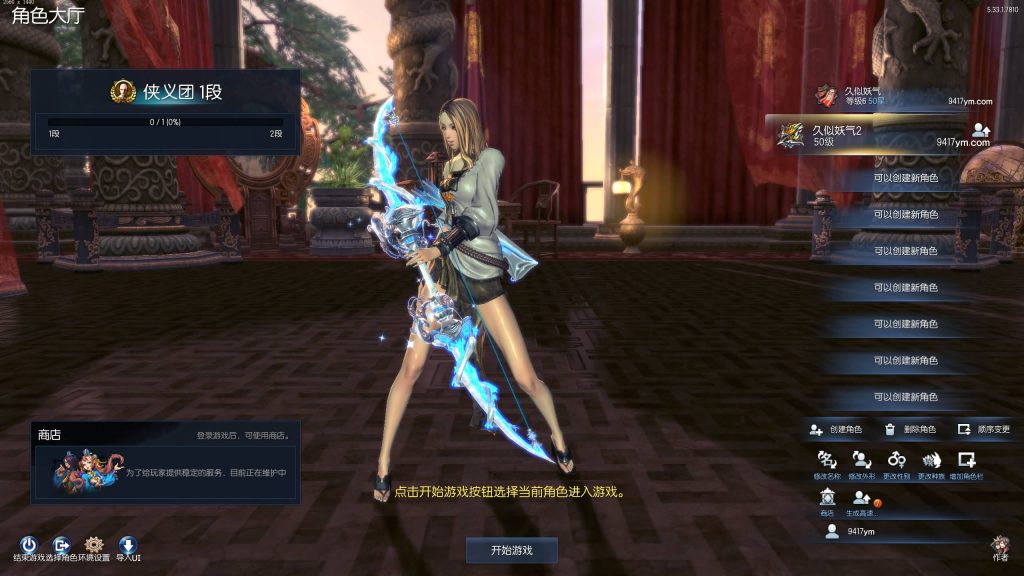Click the 删除角色 delete character button

(x=910, y=429)
